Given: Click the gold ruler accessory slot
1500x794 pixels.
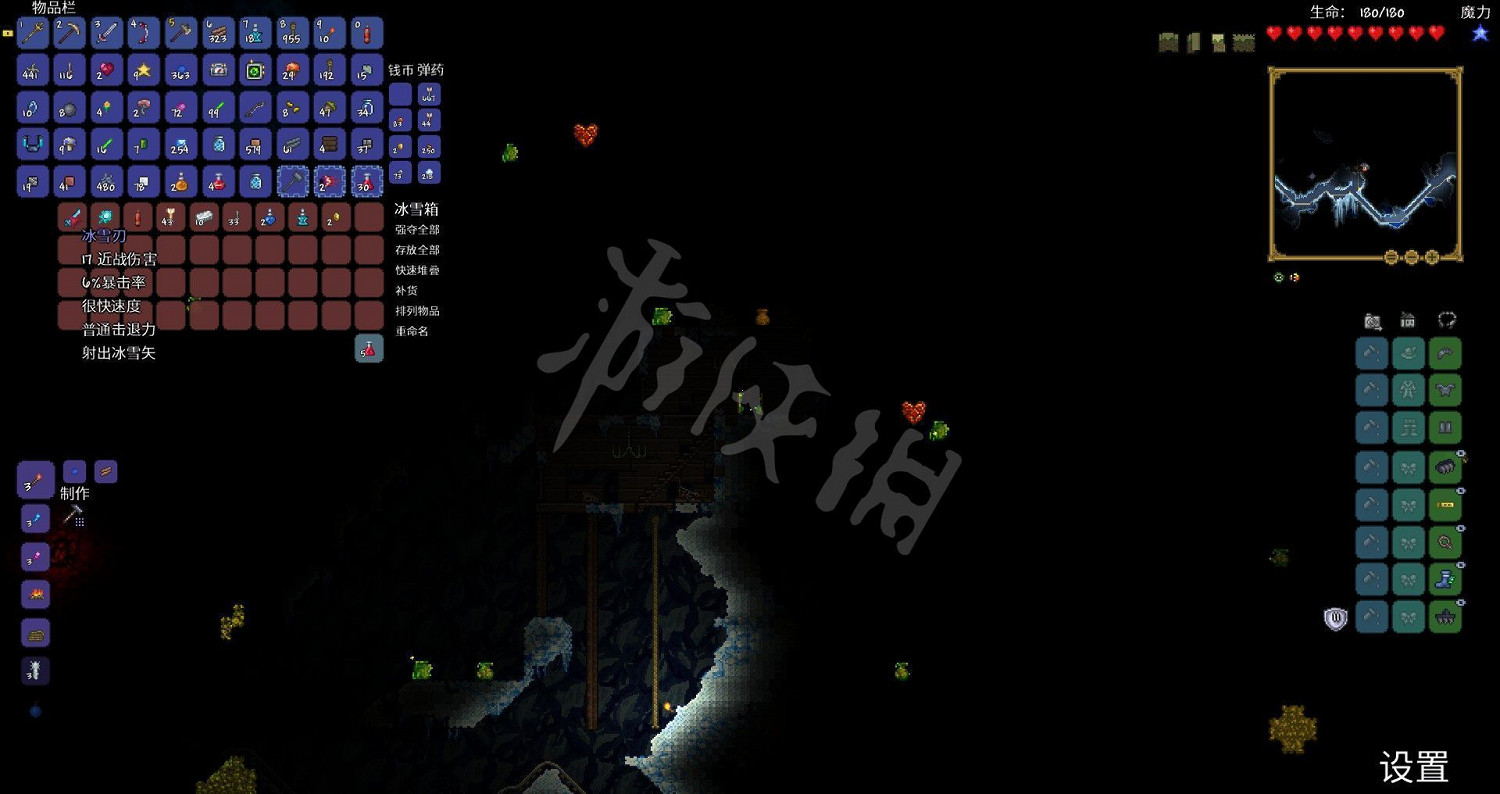Looking at the screenshot, I should coord(1445,503).
